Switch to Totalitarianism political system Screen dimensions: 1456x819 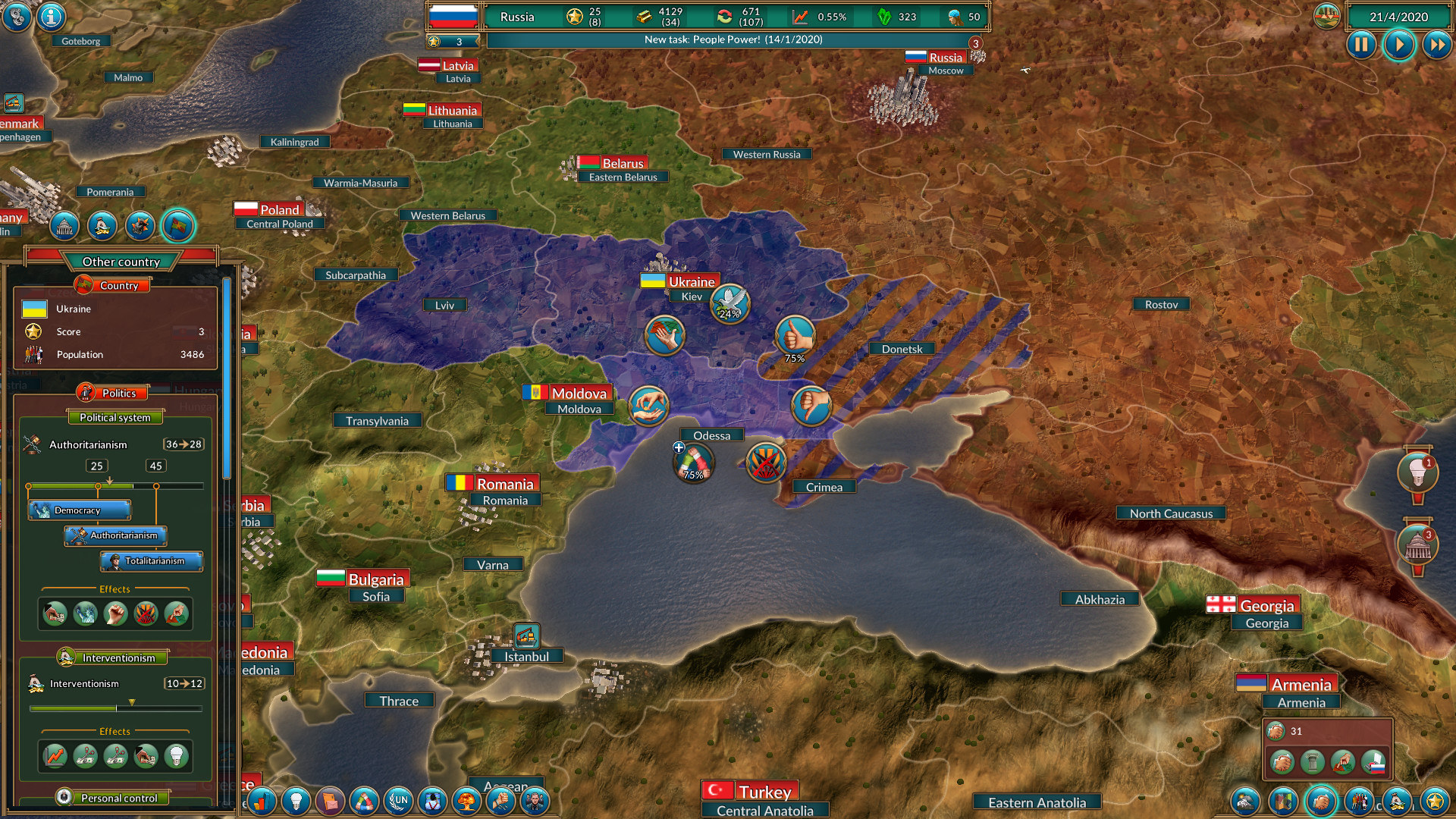[151, 561]
